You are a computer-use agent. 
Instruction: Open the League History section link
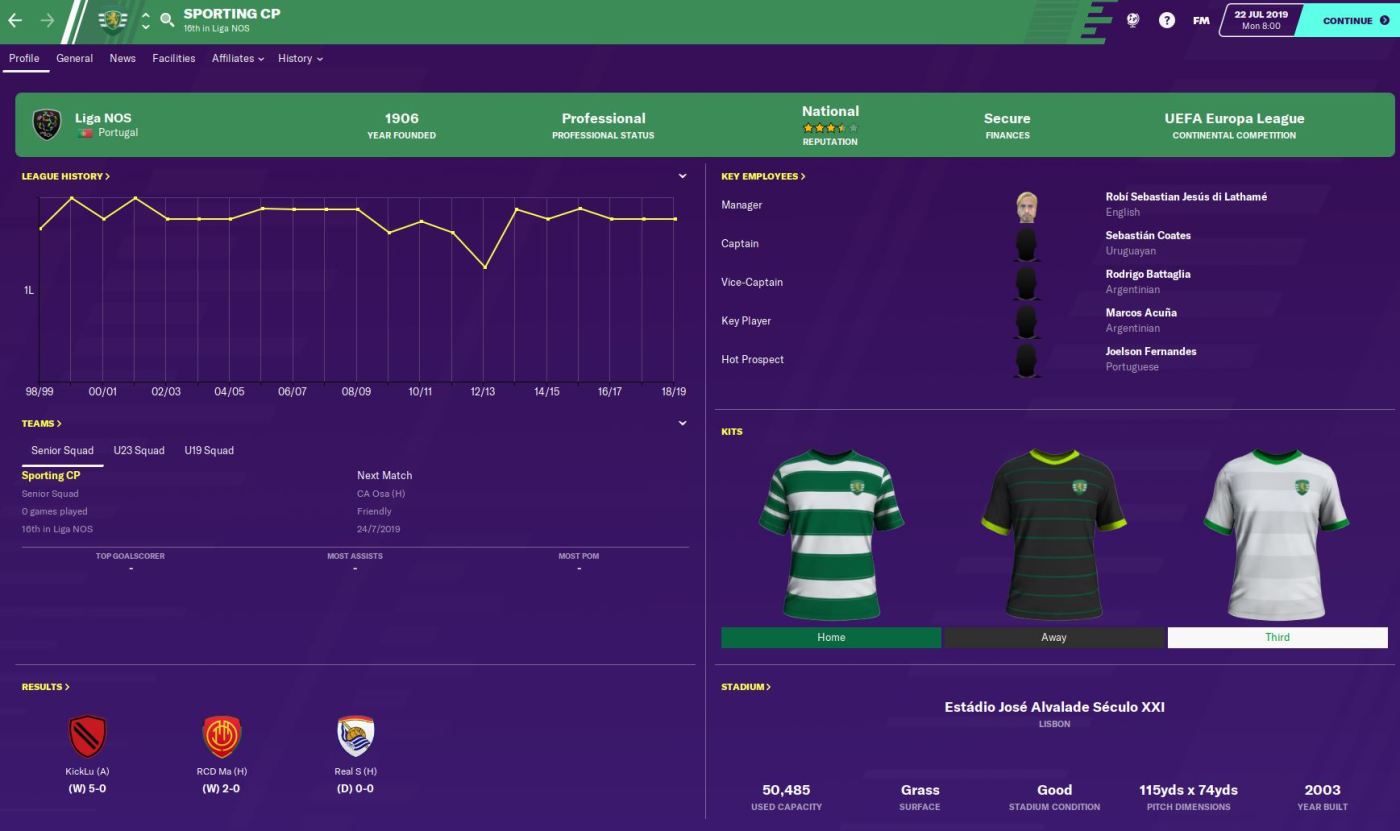click(66, 176)
